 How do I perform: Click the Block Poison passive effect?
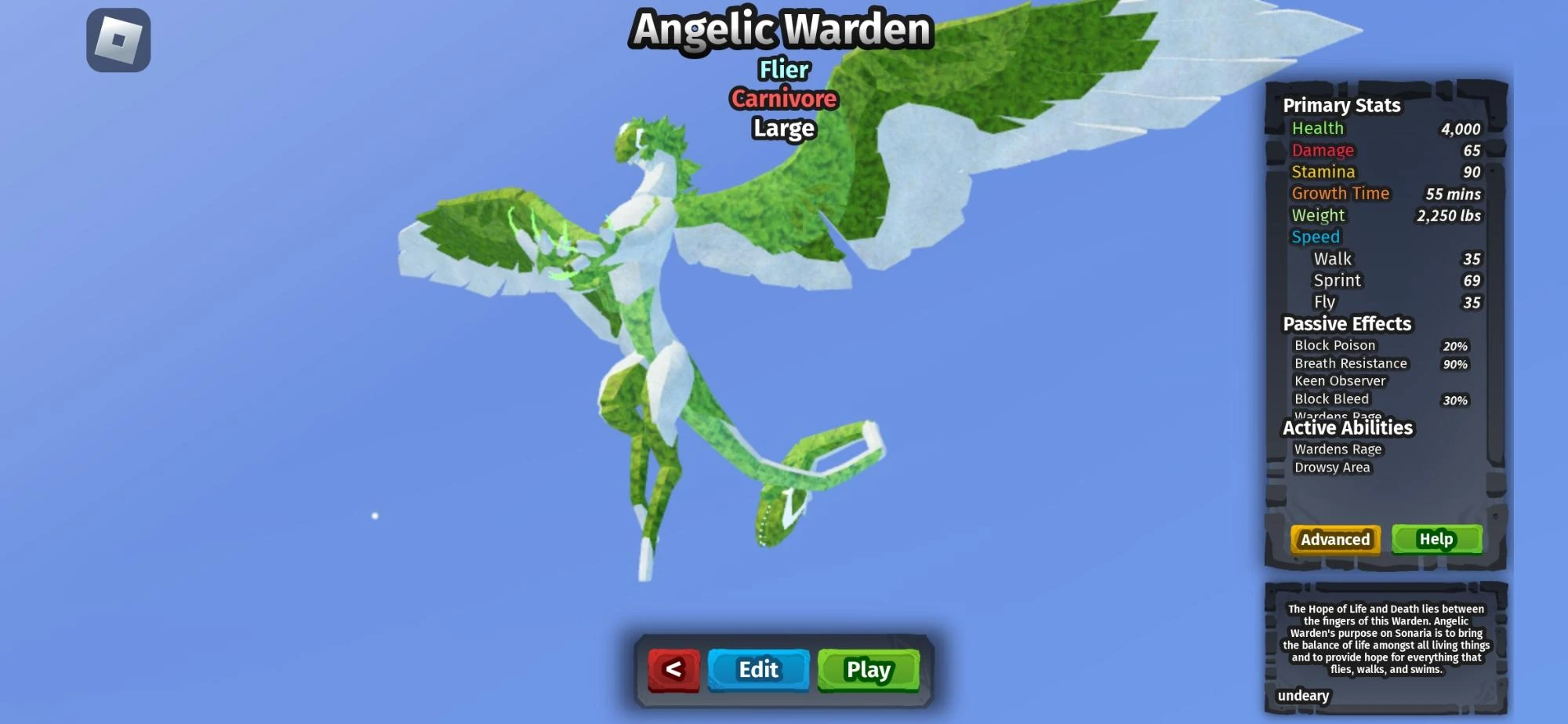pos(1336,345)
